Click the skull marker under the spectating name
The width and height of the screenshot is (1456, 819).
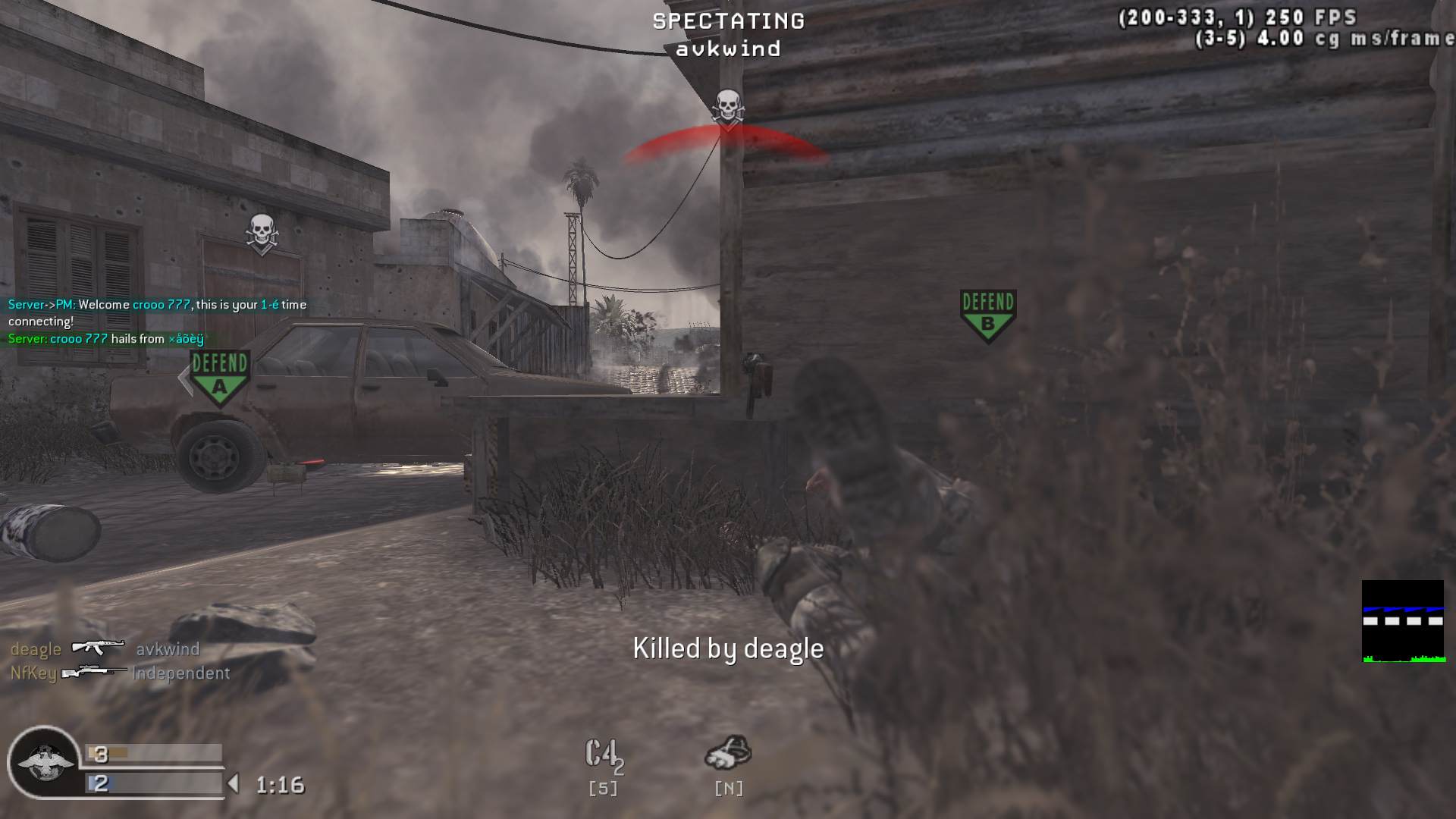[728, 108]
